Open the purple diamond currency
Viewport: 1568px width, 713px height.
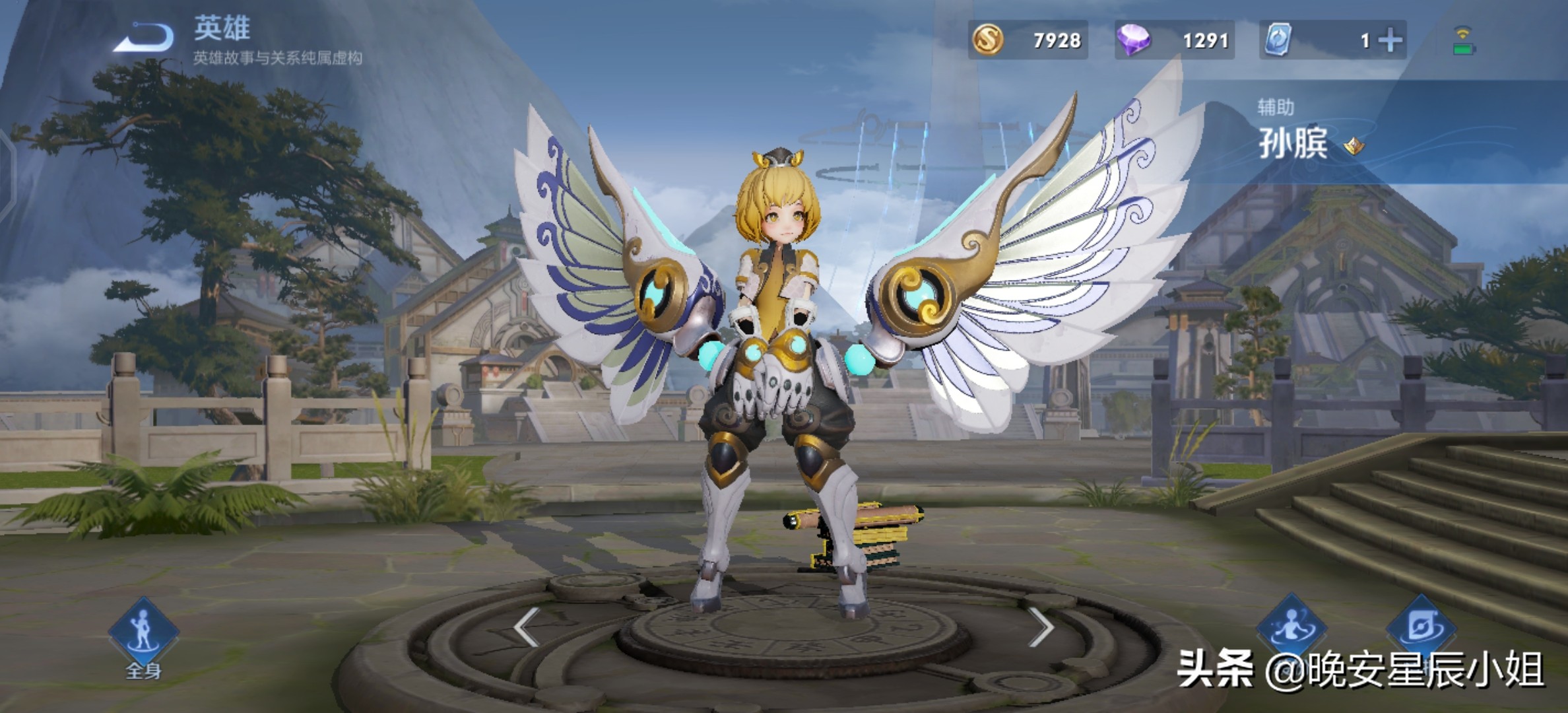(1133, 40)
